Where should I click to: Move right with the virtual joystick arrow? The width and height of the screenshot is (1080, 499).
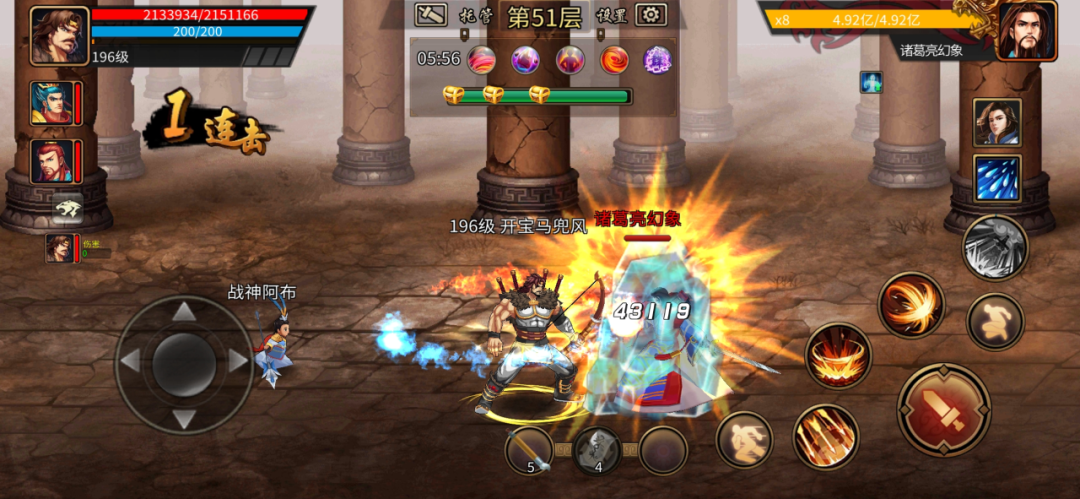click(x=237, y=361)
